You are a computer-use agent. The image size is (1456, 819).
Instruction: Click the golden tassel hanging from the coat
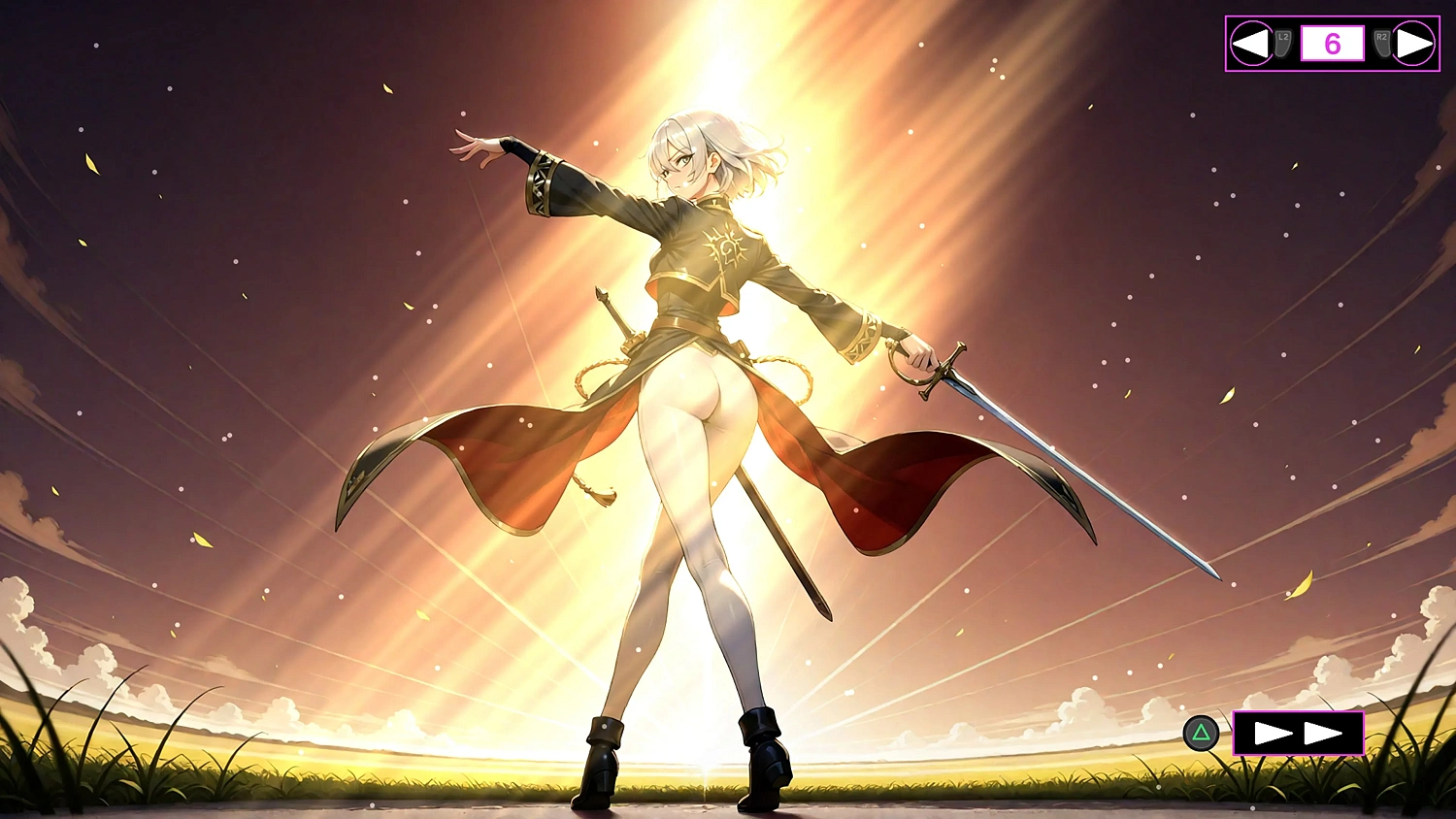click(598, 490)
